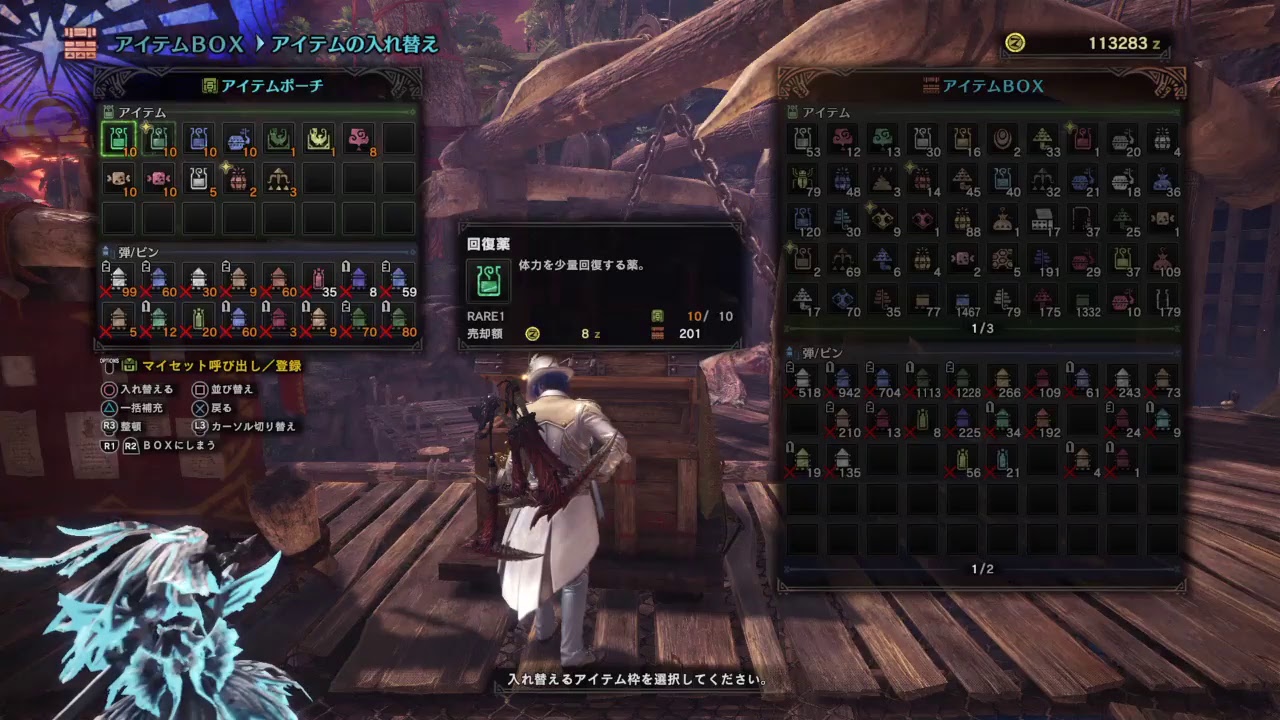Pick the blue potion with count 10
Screen dimensions: 1280x720
pos(198,139)
